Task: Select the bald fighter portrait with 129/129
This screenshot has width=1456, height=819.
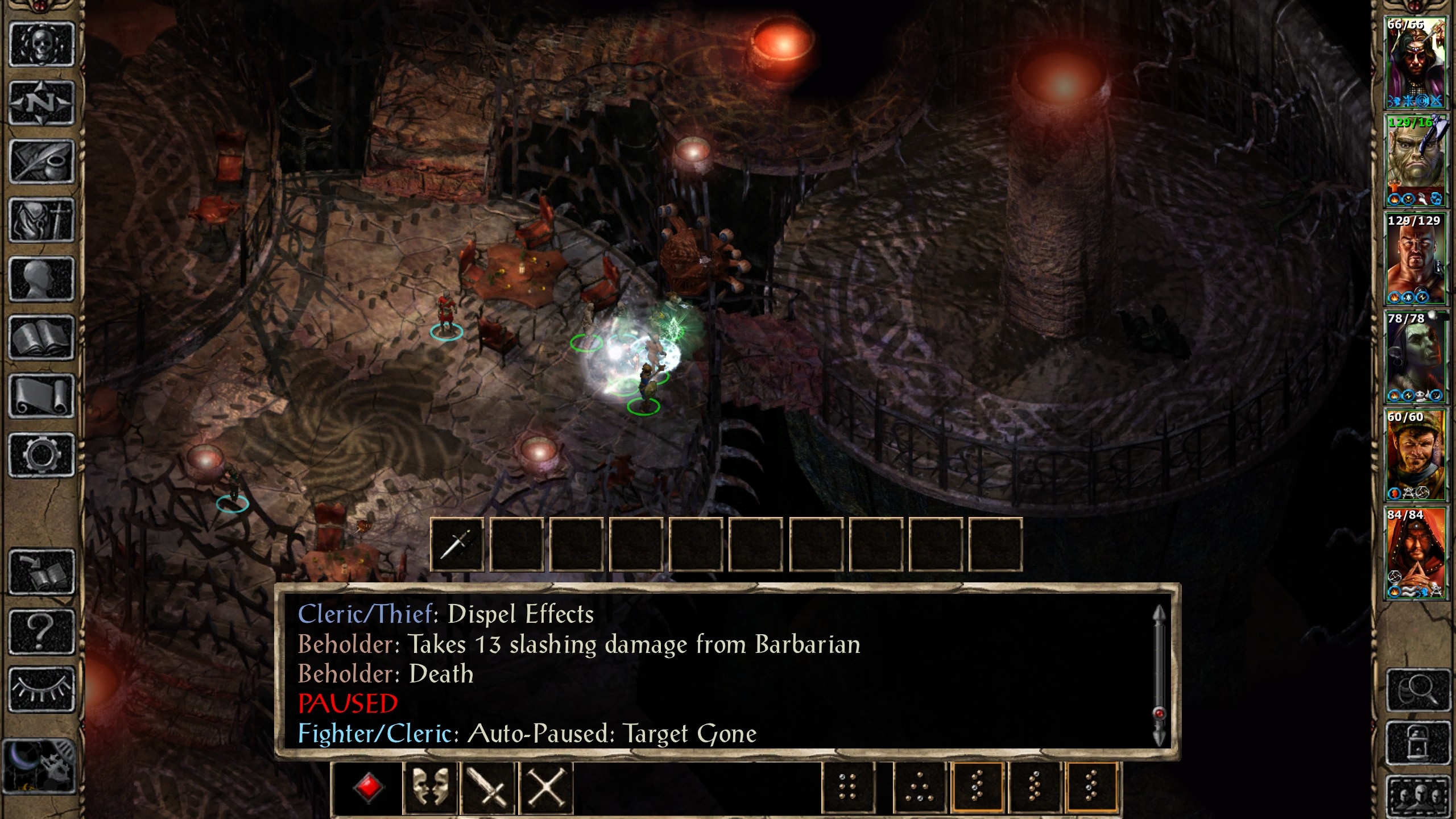Action: pyautogui.click(x=1415, y=259)
